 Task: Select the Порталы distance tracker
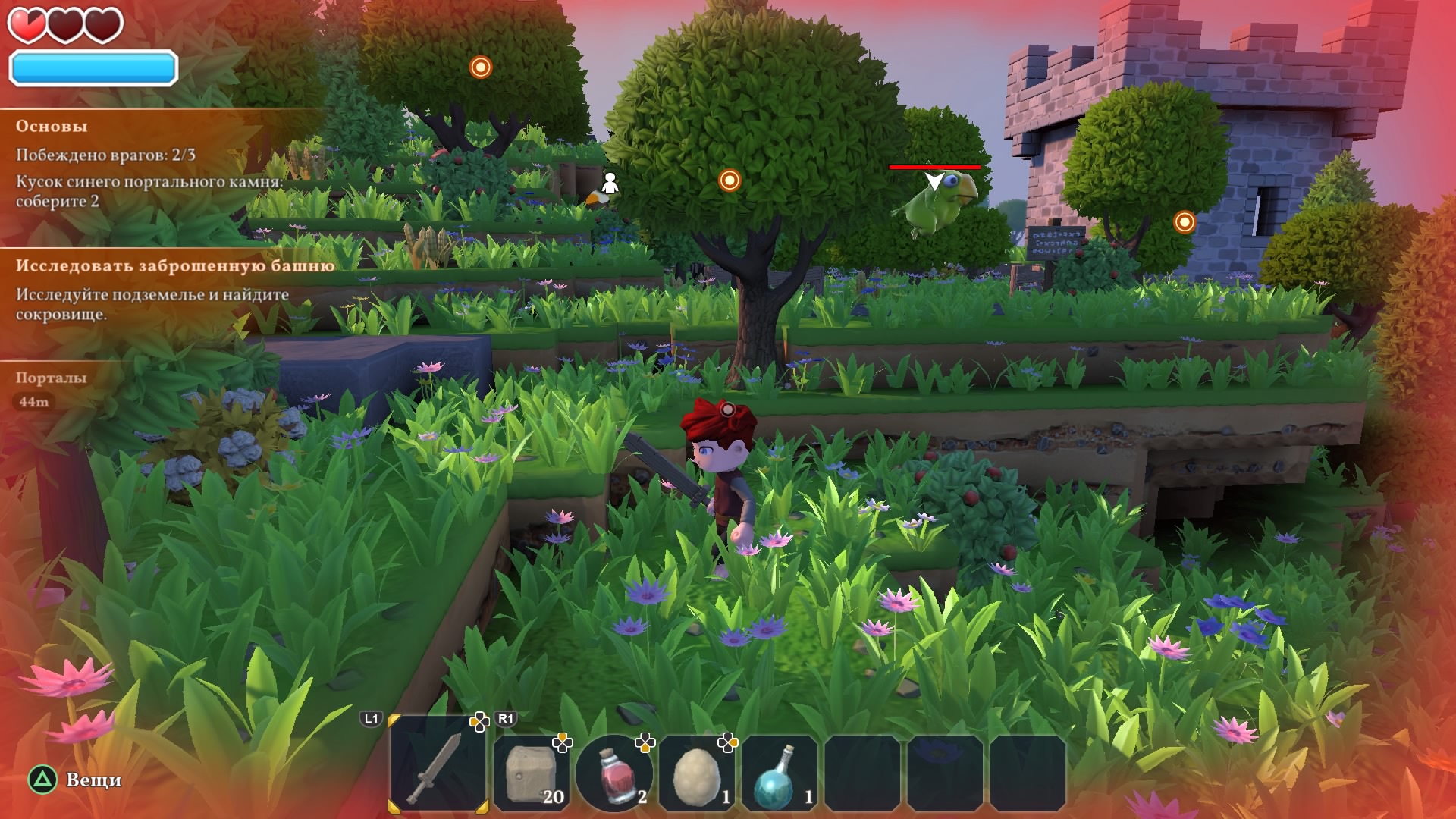point(51,378)
